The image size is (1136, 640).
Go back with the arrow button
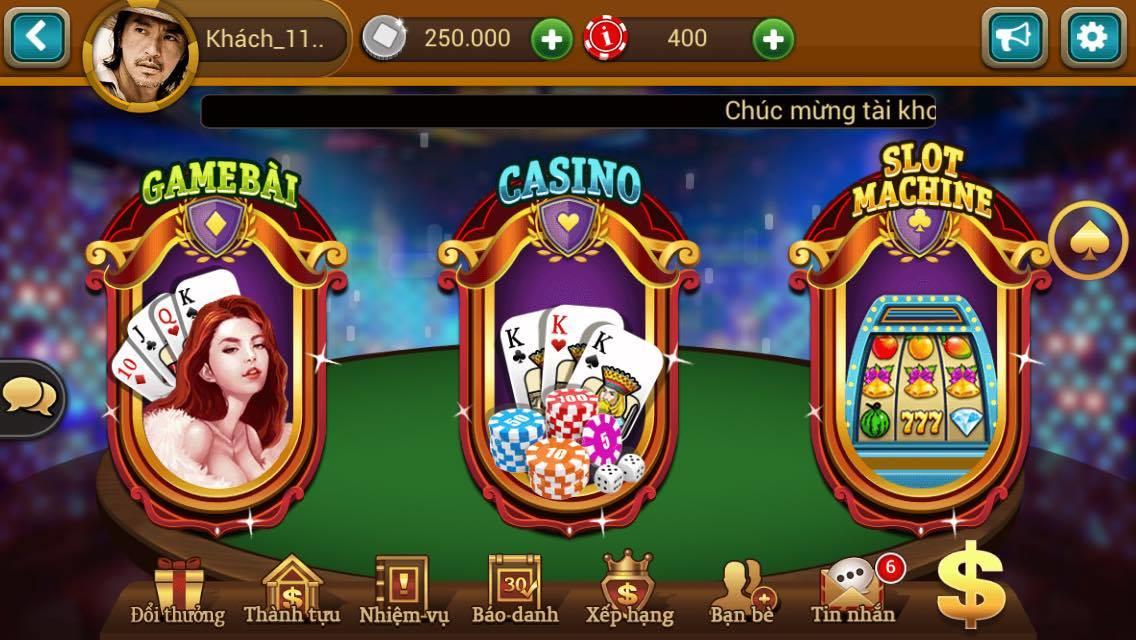point(36,38)
